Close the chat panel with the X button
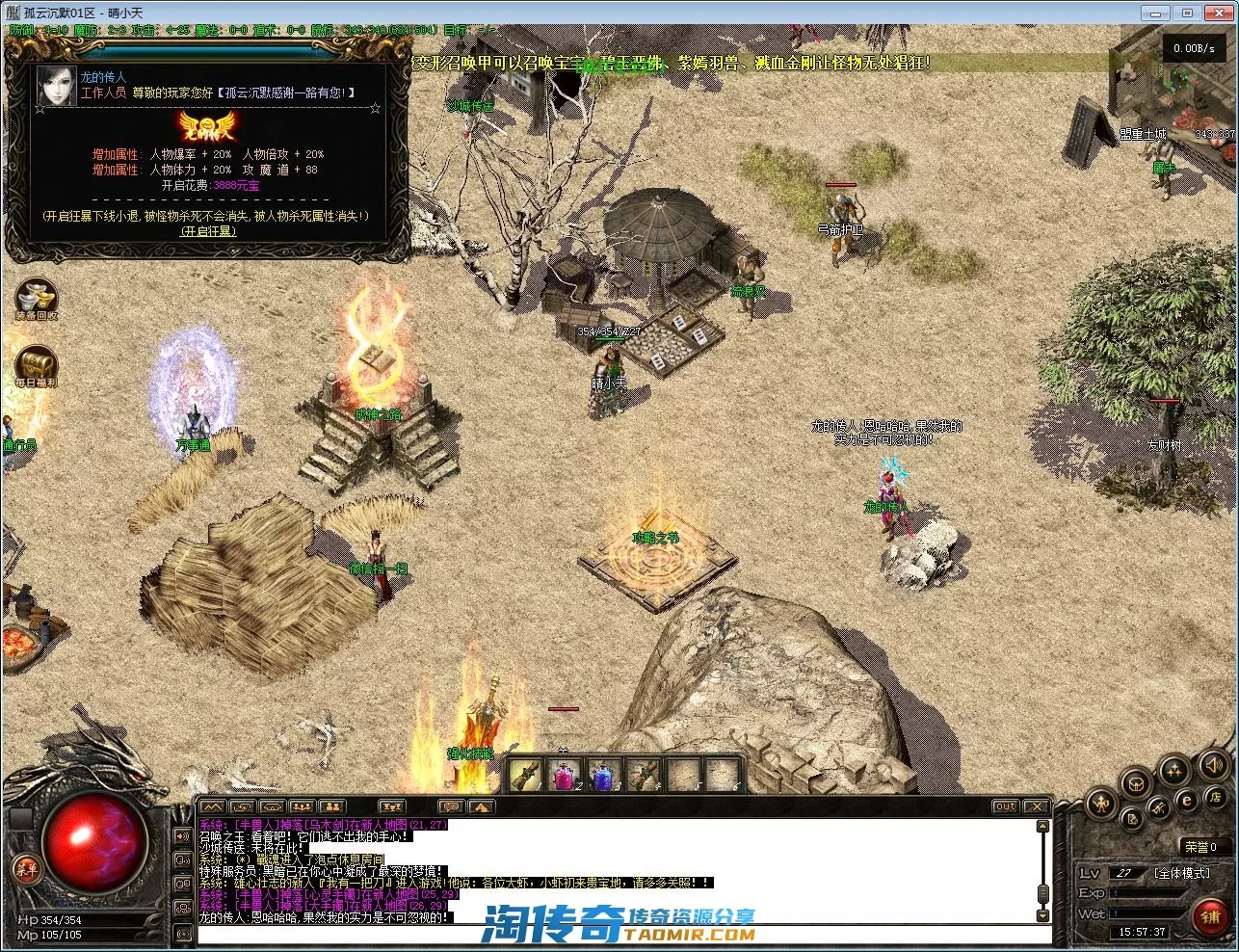 [1036, 807]
